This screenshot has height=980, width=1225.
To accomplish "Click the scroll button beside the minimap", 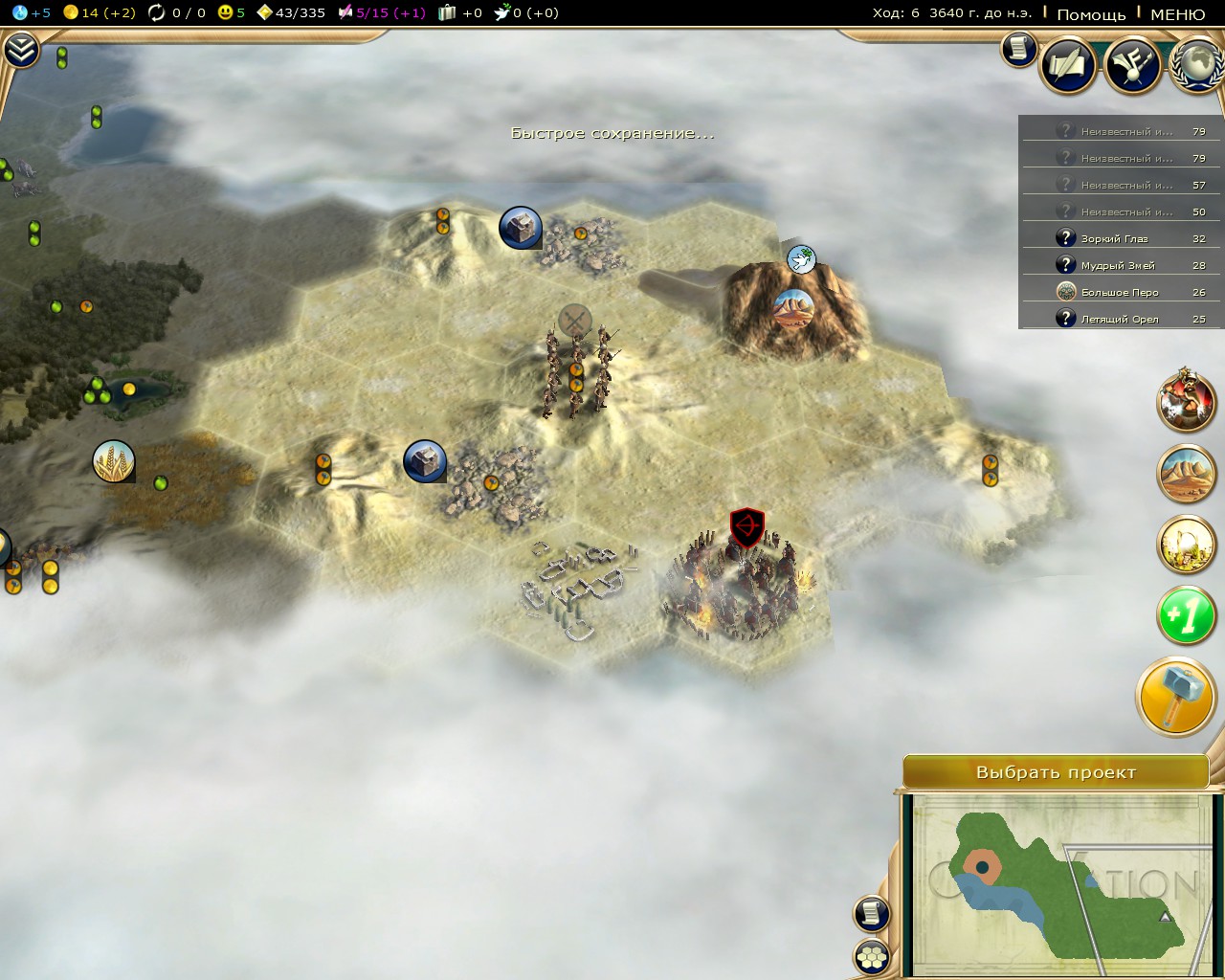I will tap(872, 913).
